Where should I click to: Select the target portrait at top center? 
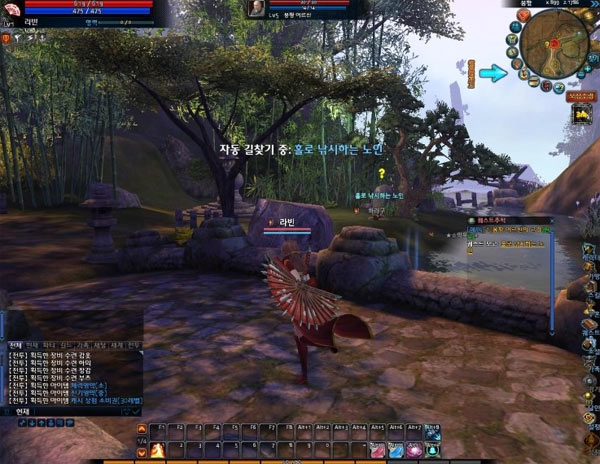pos(257,9)
